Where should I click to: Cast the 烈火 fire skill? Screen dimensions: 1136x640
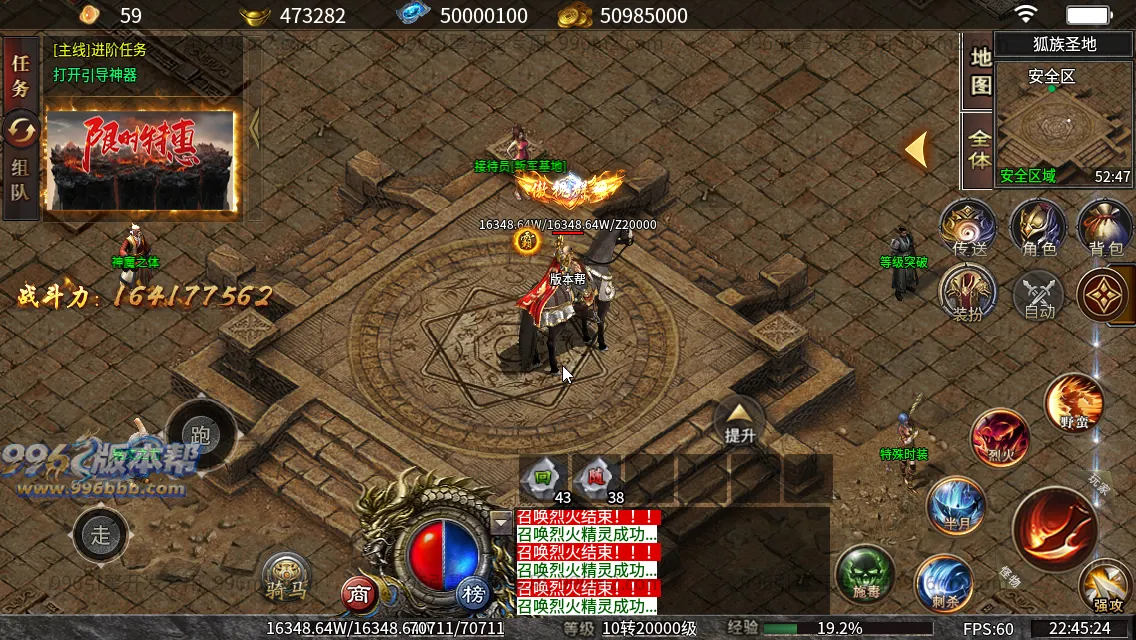coord(1000,438)
